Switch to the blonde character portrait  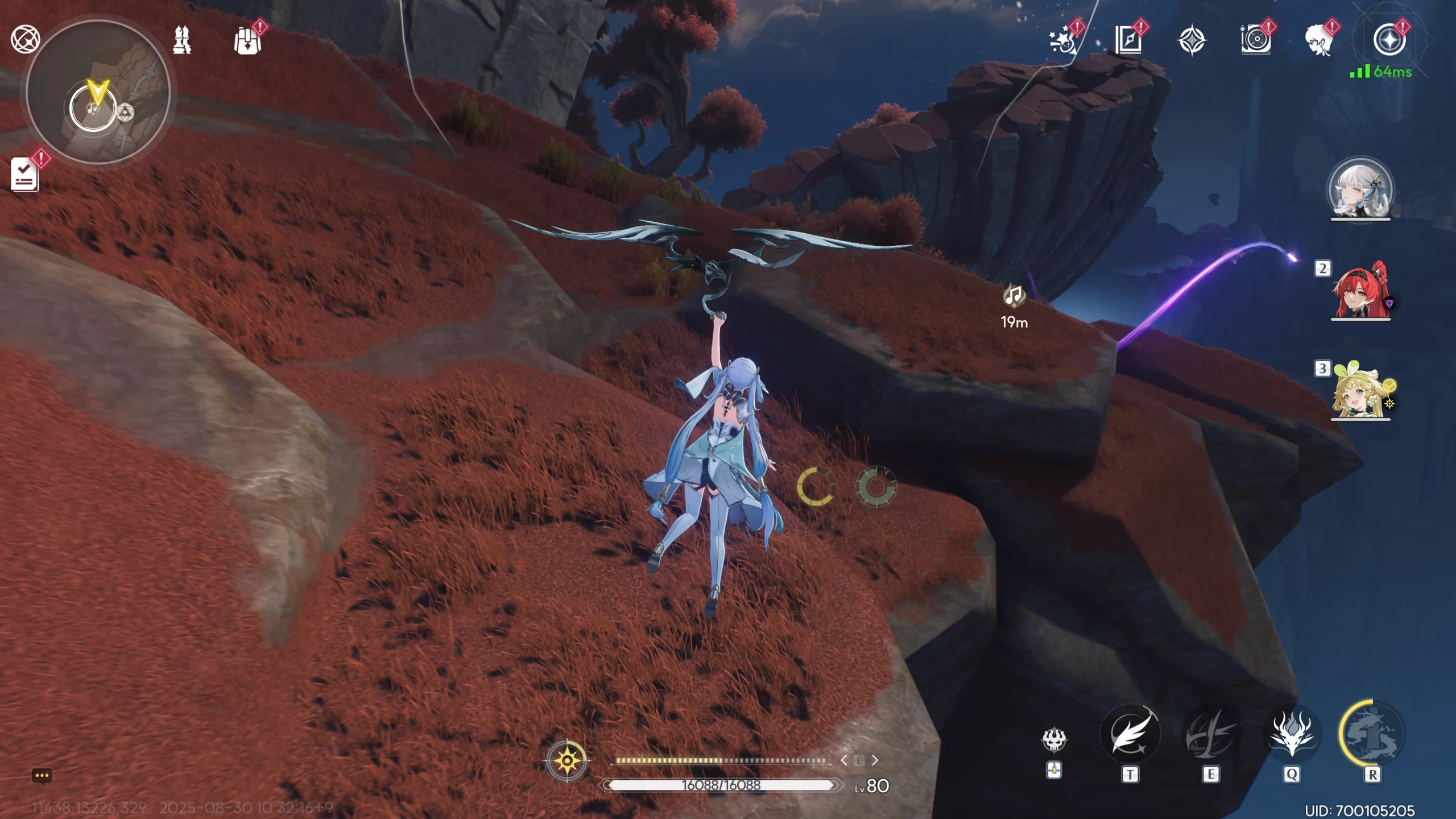pyautogui.click(x=1360, y=390)
